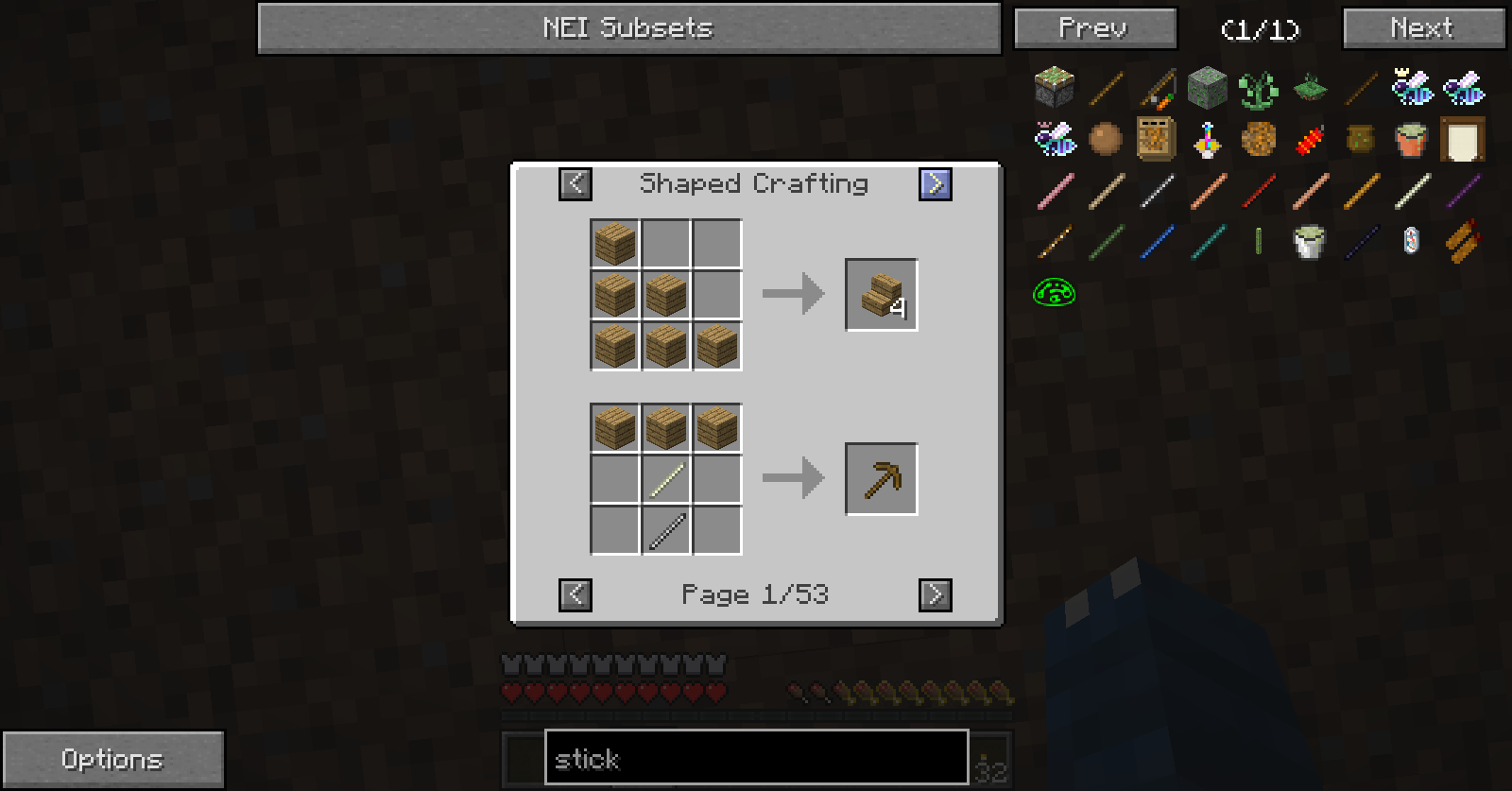This screenshot has height=791, width=1512.
Task: Switch to the previous recipe type
Action: tap(575, 183)
